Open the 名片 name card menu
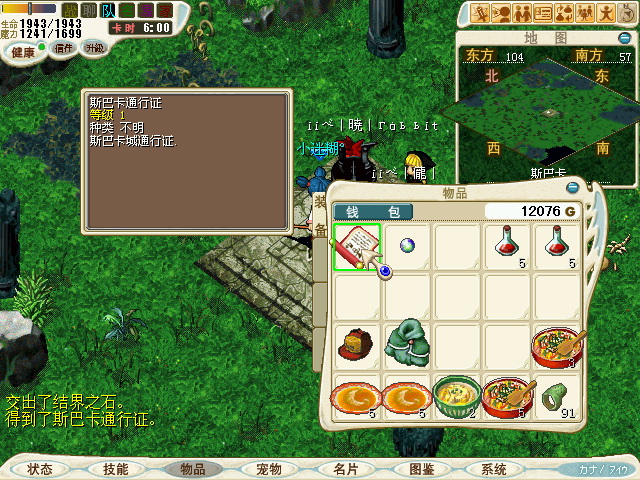 click(x=345, y=469)
